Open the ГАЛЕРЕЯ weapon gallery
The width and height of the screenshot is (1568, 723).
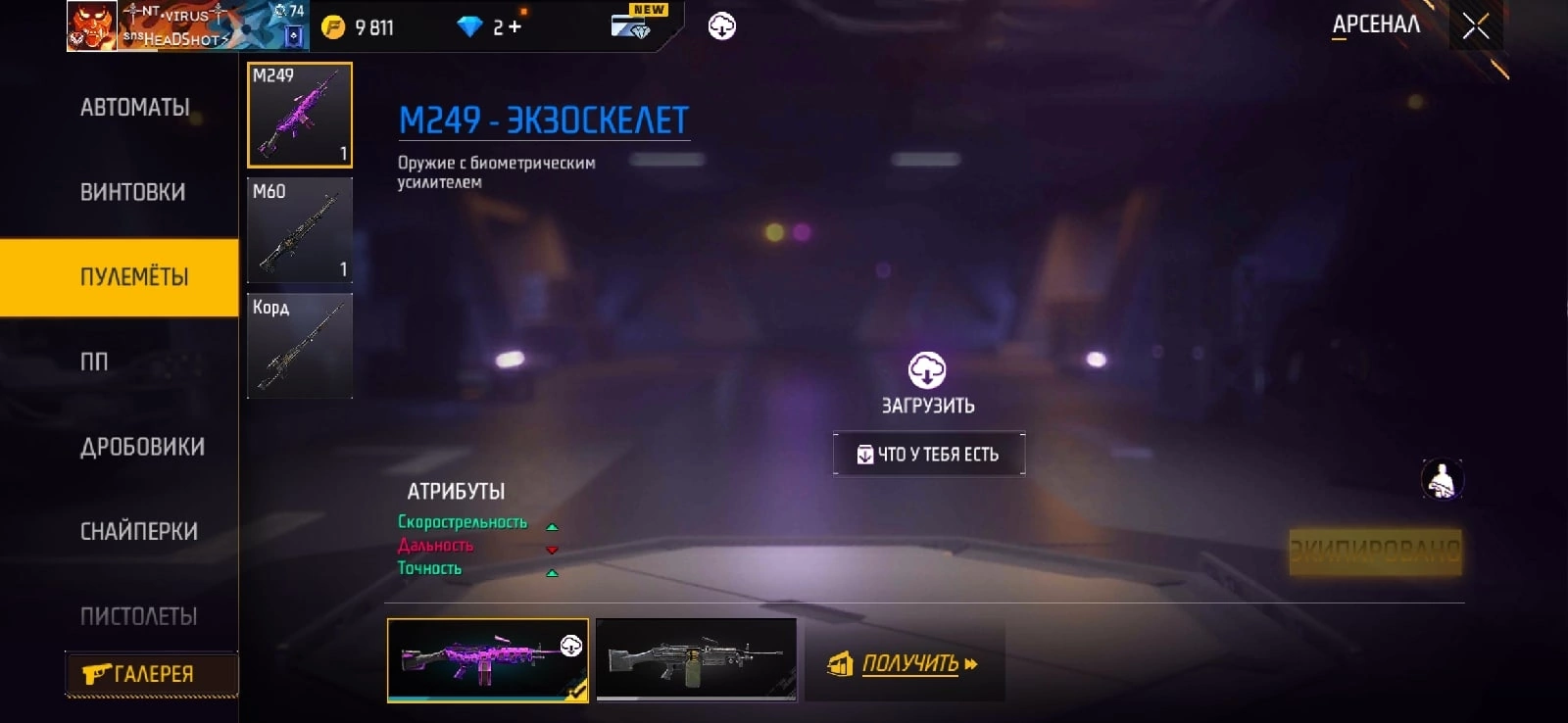point(151,674)
